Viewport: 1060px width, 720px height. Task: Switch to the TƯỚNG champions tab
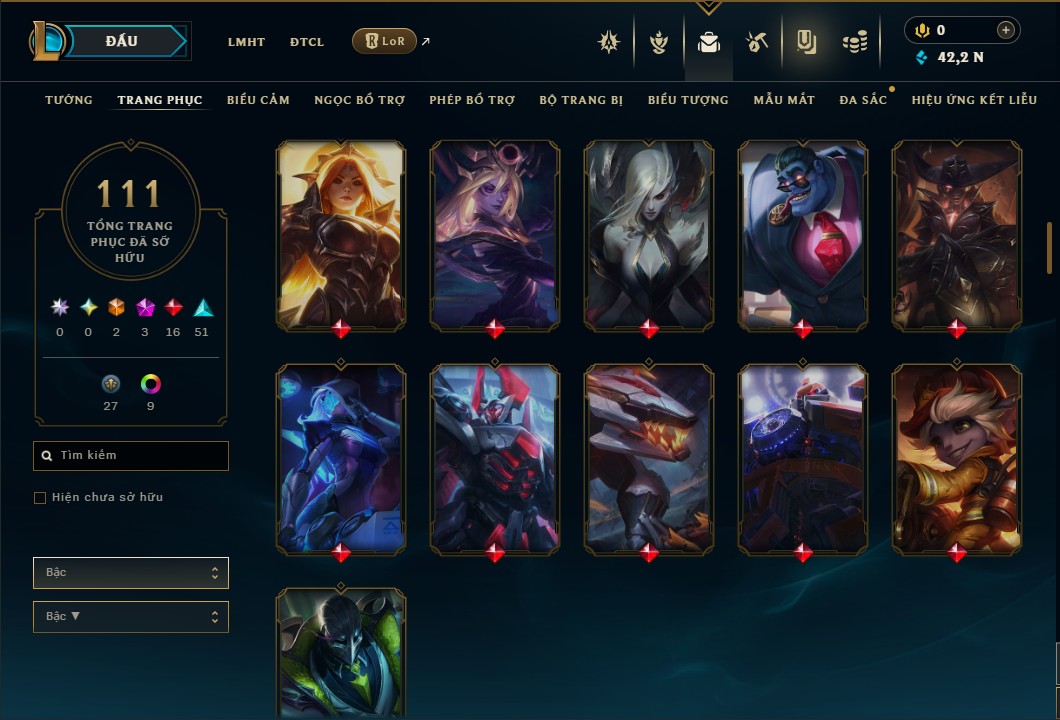click(69, 100)
